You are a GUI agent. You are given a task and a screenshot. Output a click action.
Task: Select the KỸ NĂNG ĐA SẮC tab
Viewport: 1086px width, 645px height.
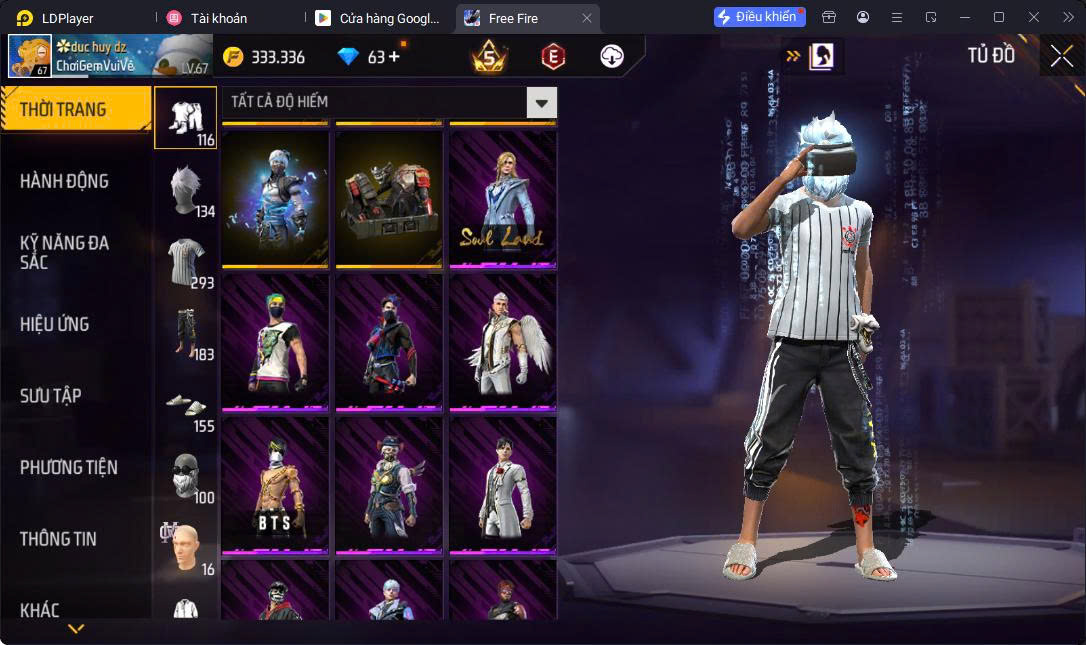65,252
